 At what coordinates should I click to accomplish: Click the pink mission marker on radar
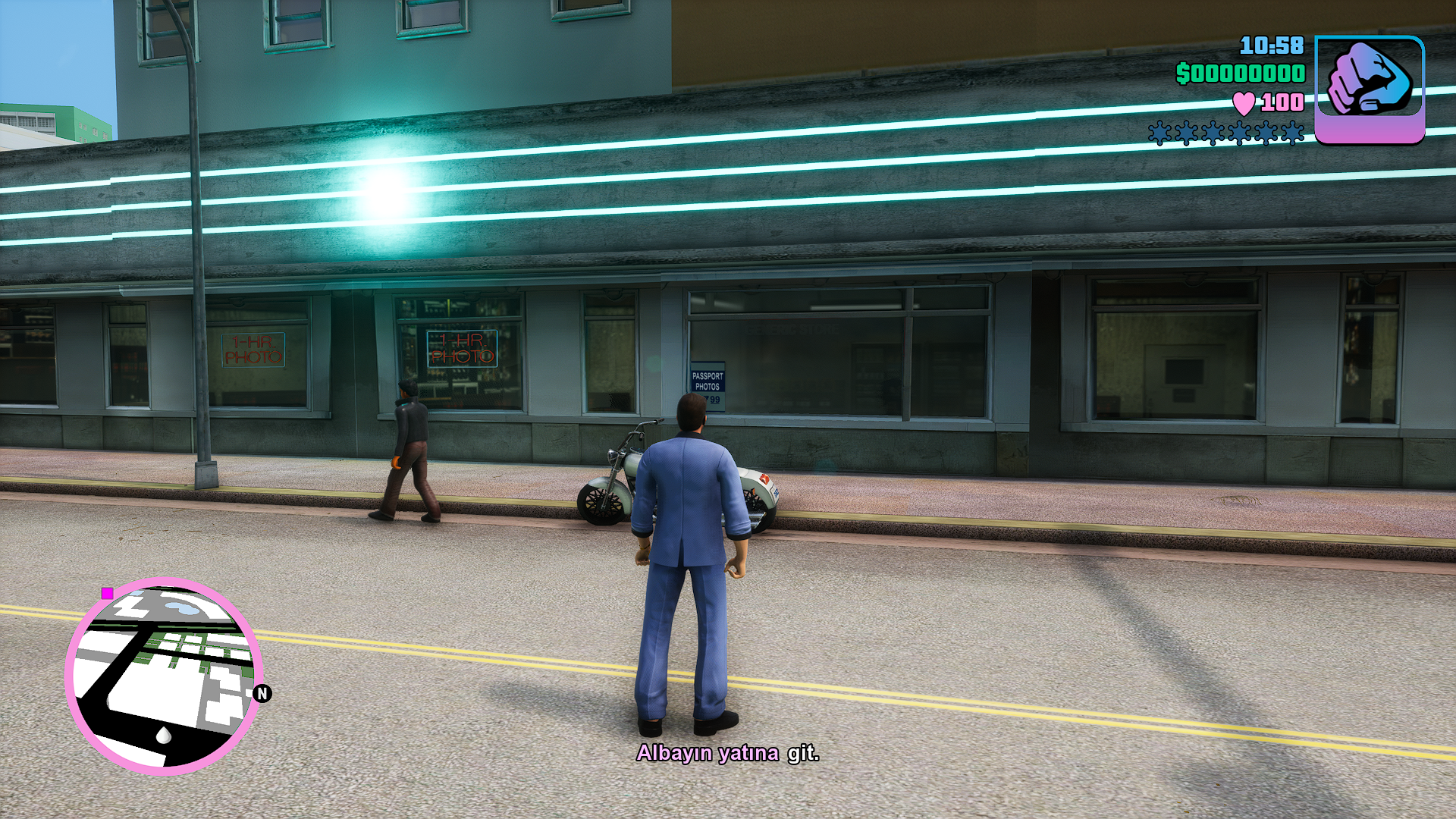(108, 593)
